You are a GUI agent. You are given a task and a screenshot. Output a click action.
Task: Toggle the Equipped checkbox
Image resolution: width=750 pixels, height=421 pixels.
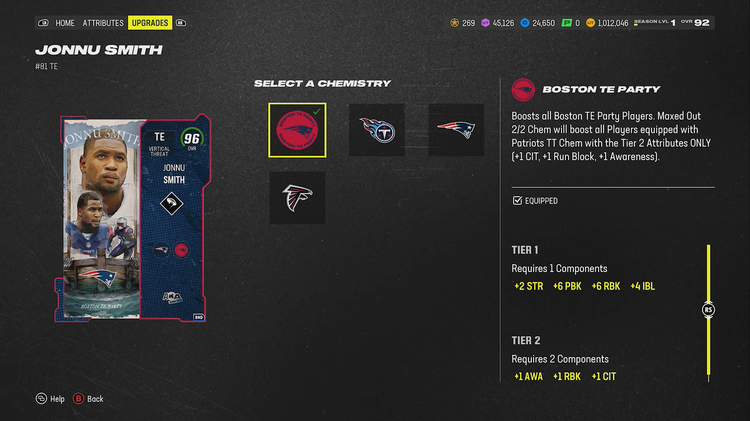(x=517, y=201)
